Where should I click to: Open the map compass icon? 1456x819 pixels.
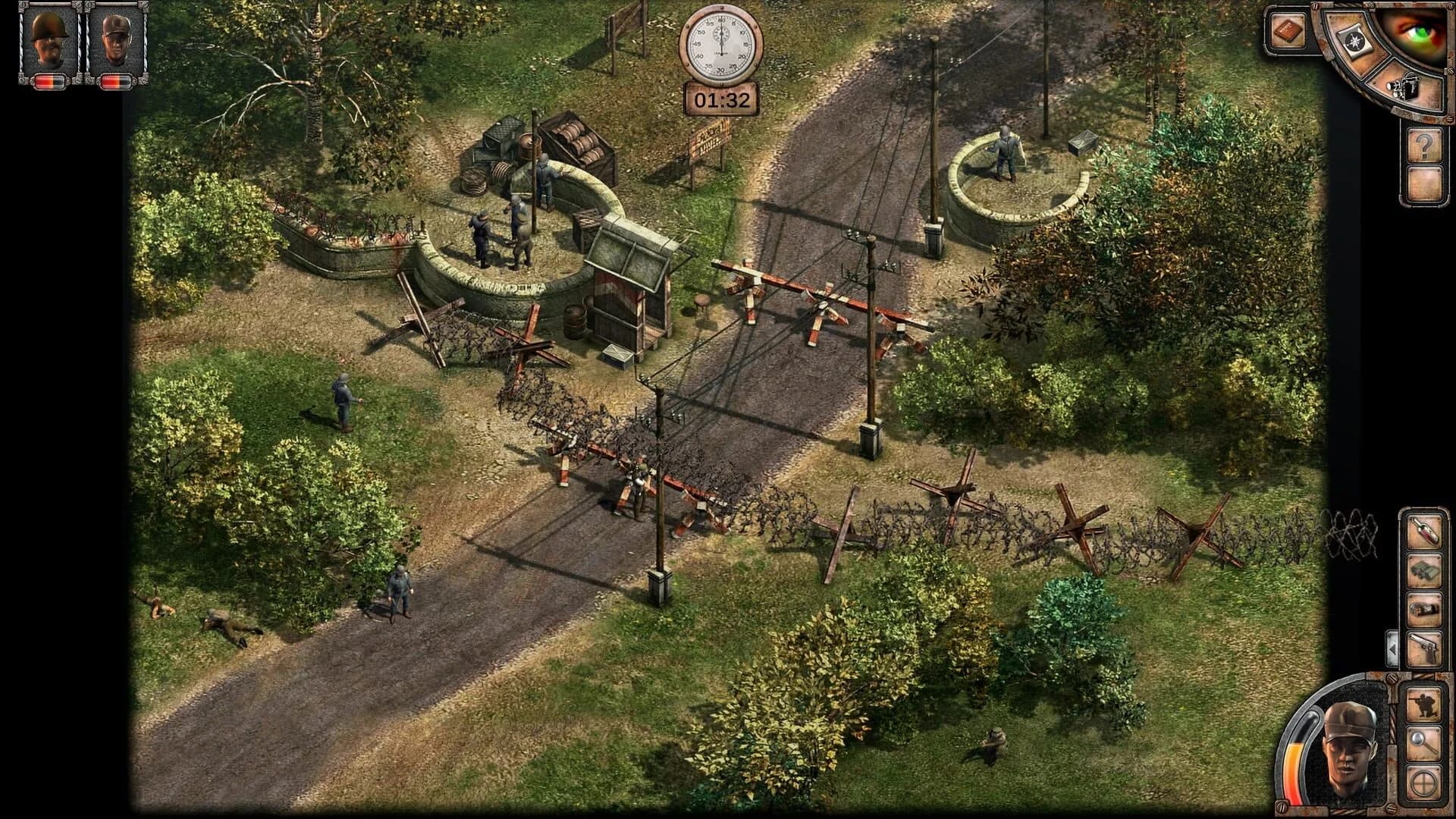pyautogui.click(x=1356, y=43)
